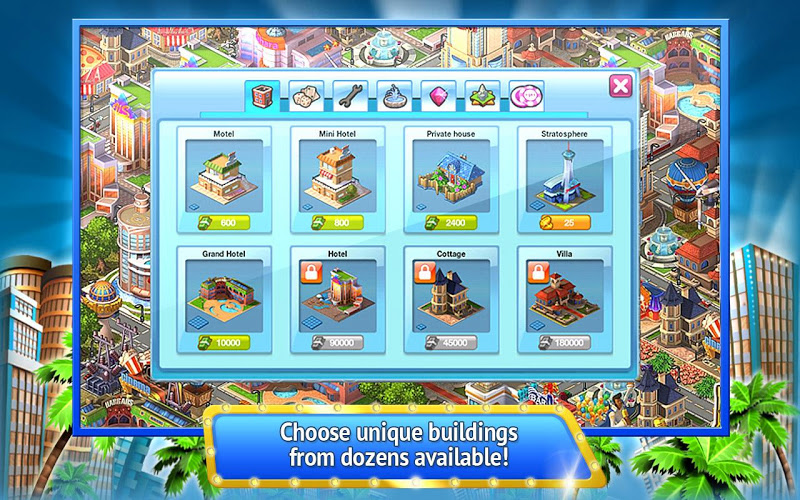Open the wrench category tab
This screenshot has width=800, height=500.
351,97
